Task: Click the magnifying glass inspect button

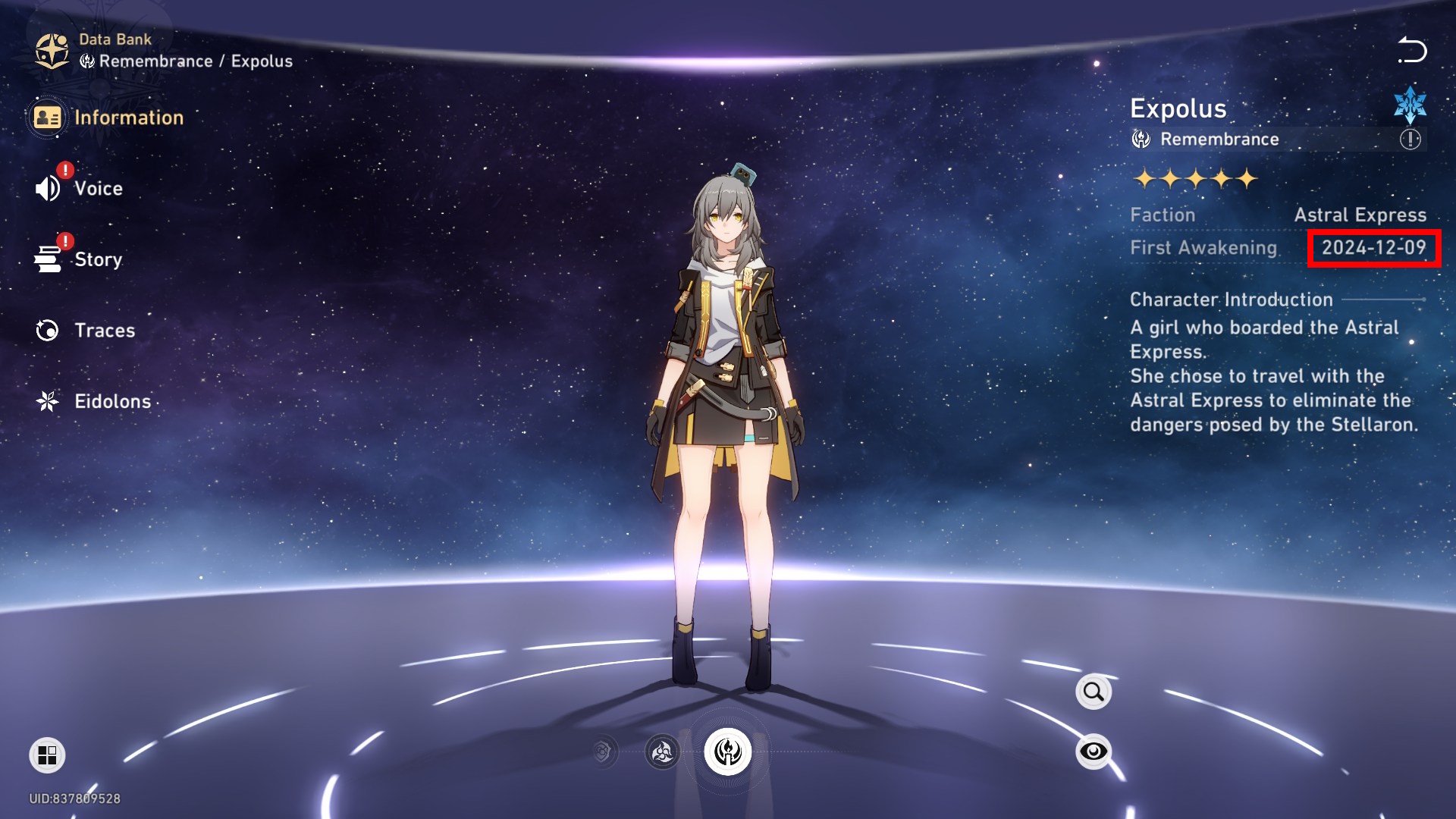Action: click(x=1093, y=692)
